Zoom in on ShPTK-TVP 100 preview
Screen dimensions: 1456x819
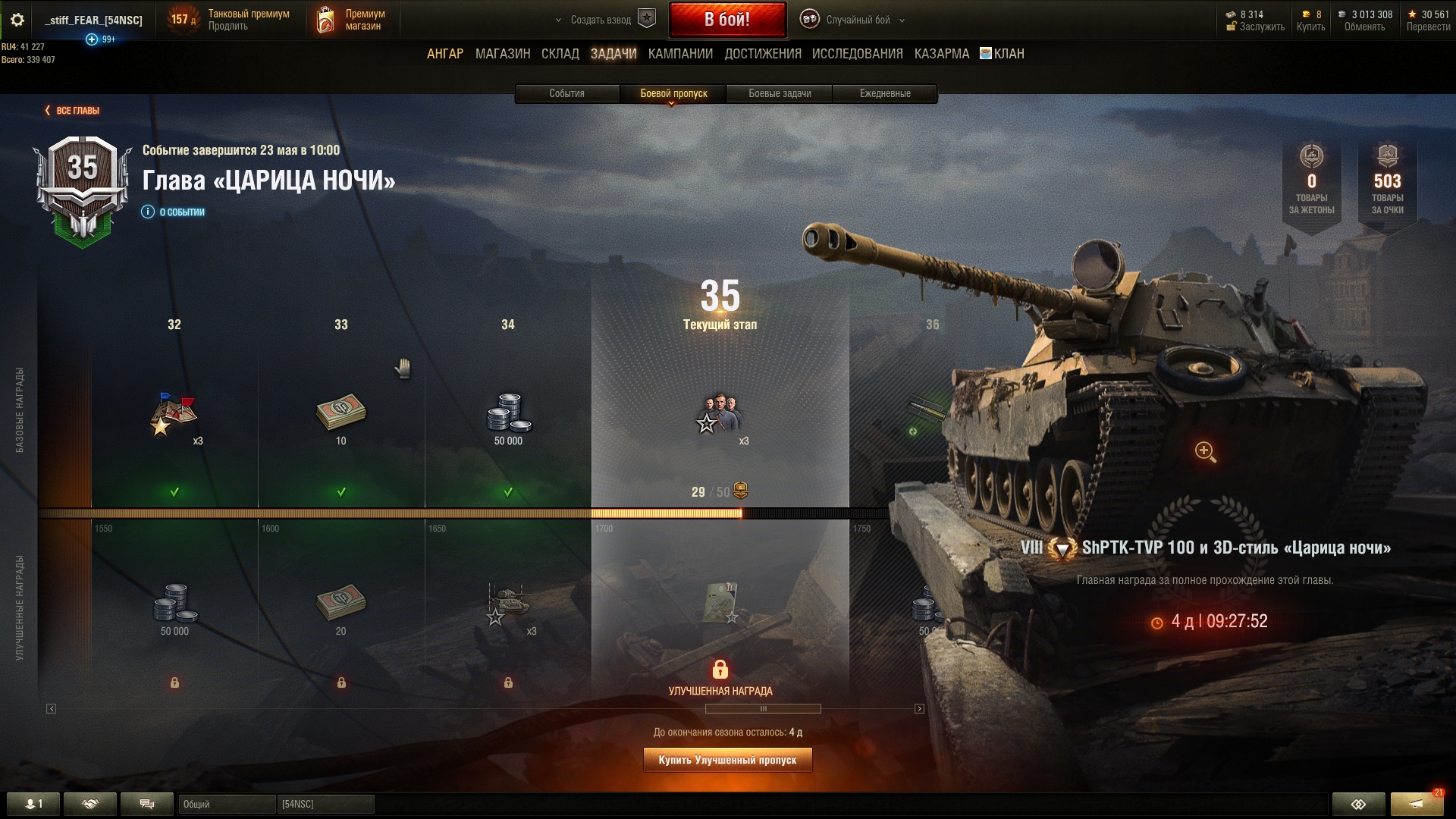pos(1205,452)
